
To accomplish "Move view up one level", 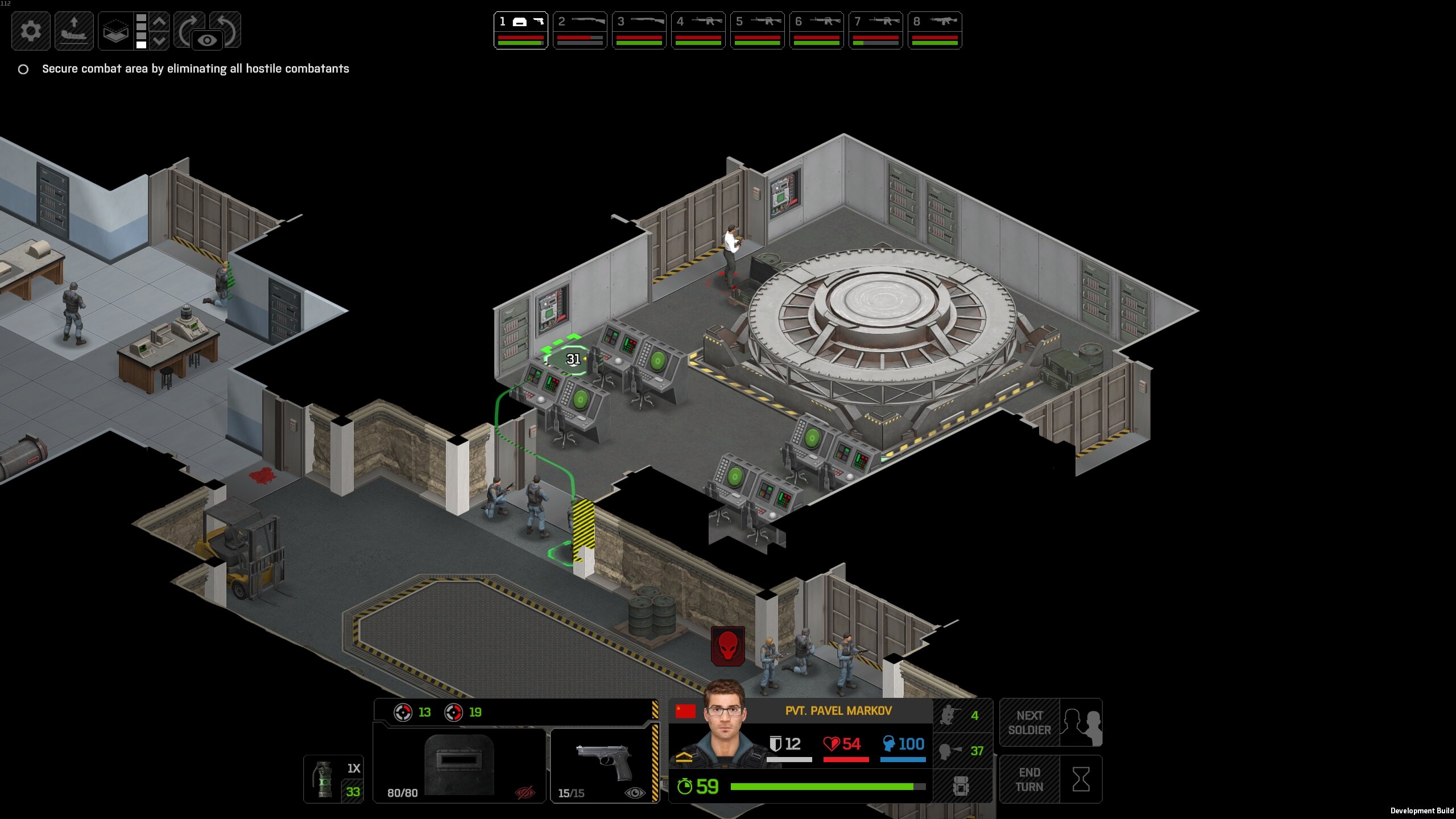I will (160, 22).
